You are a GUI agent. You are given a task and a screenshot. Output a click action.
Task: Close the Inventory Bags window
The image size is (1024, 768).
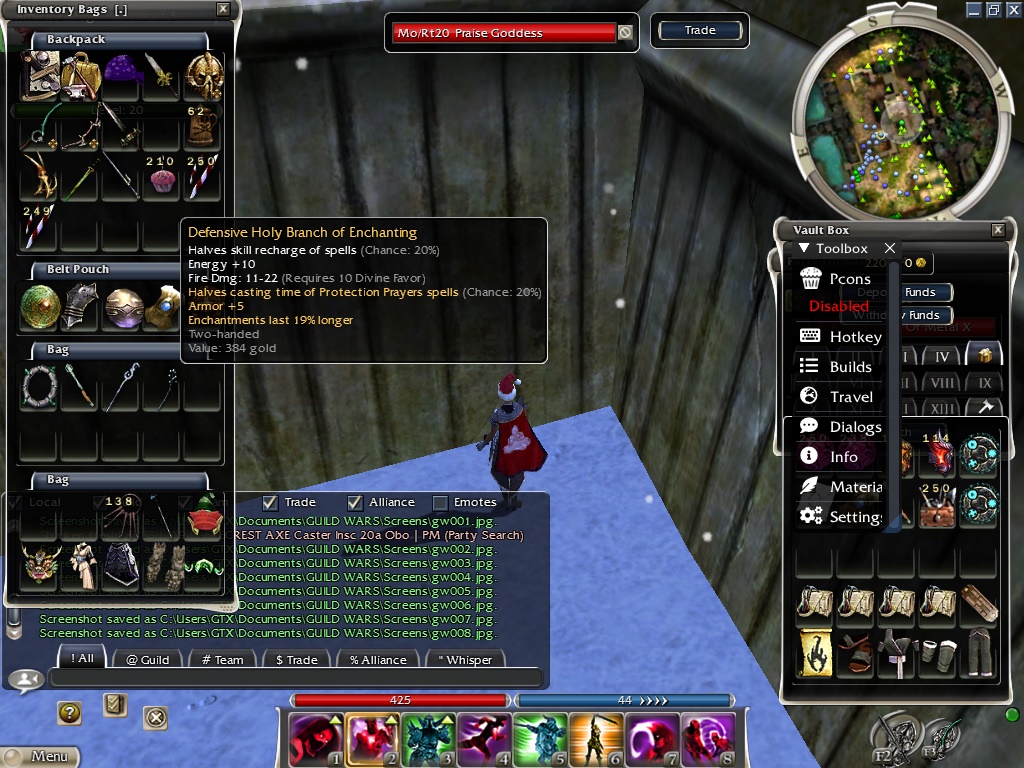(x=223, y=10)
